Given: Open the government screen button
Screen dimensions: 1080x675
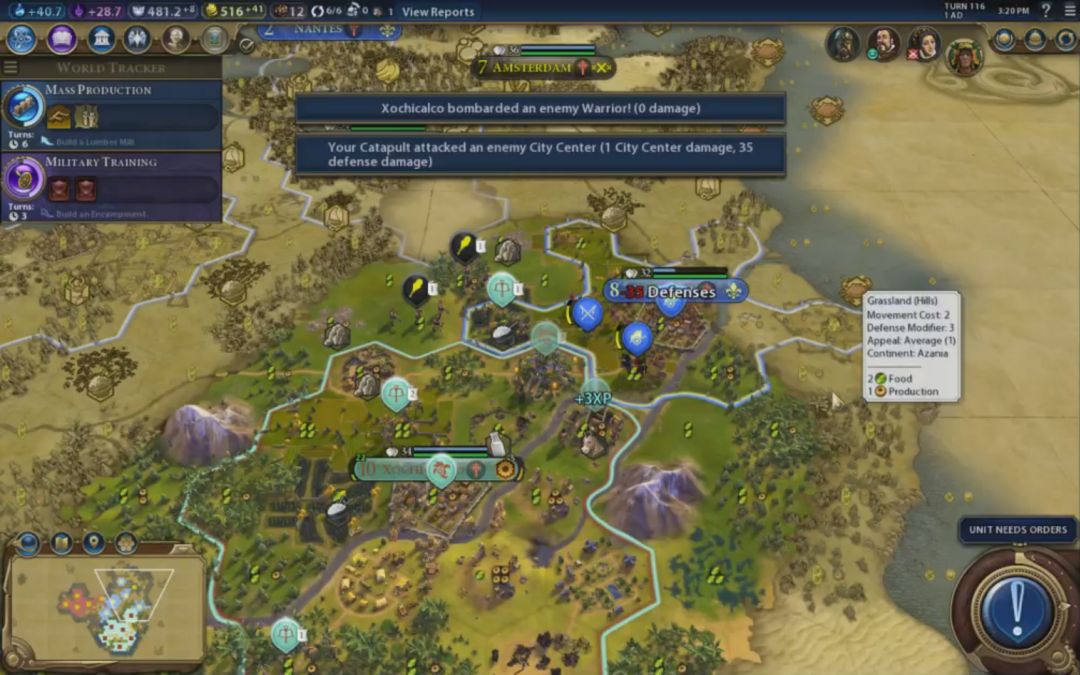Looking at the screenshot, I should click(x=100, y=39).
